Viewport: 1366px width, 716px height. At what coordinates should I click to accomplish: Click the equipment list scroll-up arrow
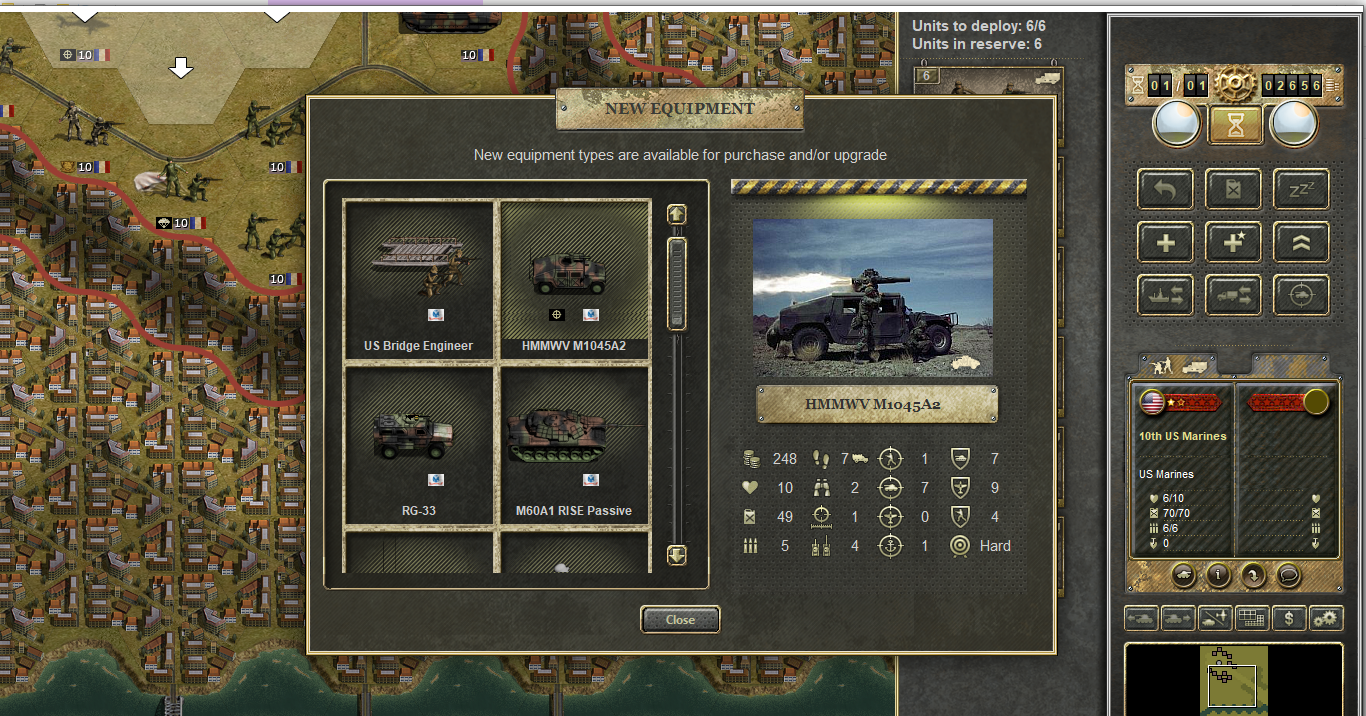pos(677,214)
